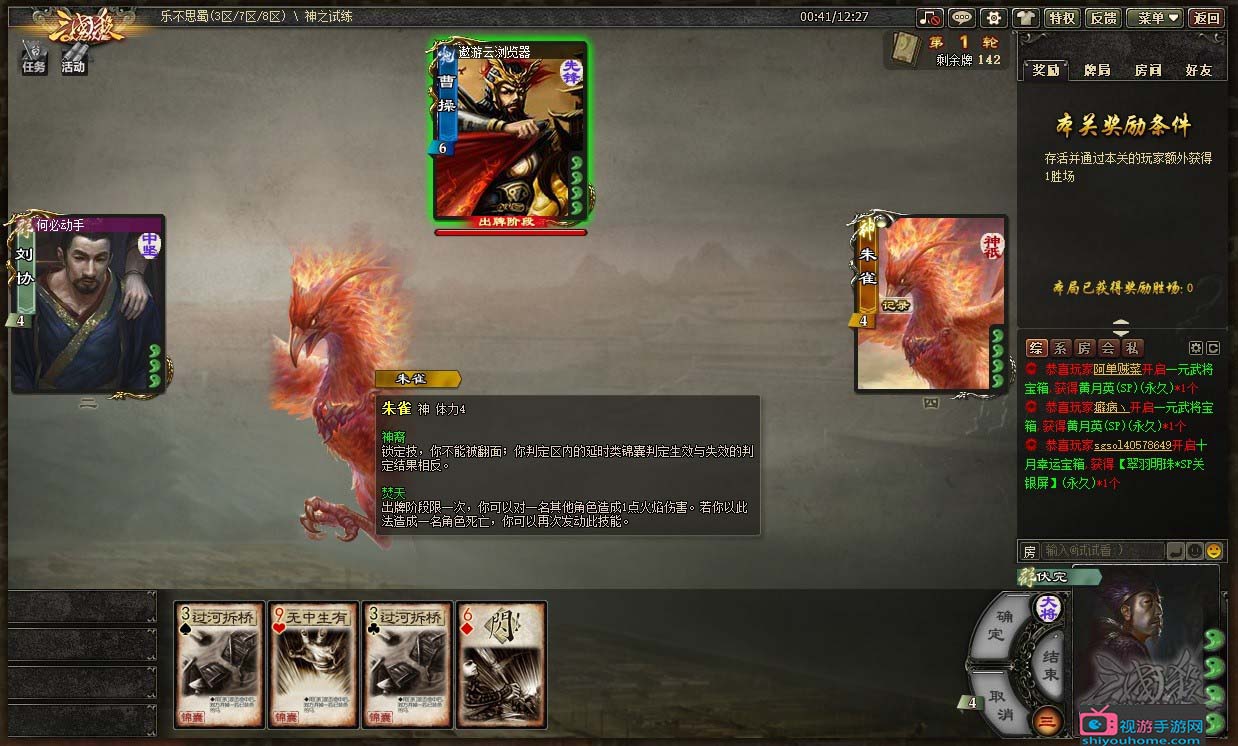This screenshot has width=1238, height=746.
Task: Confirm with the 确定 button
Action: coord(997,624)
